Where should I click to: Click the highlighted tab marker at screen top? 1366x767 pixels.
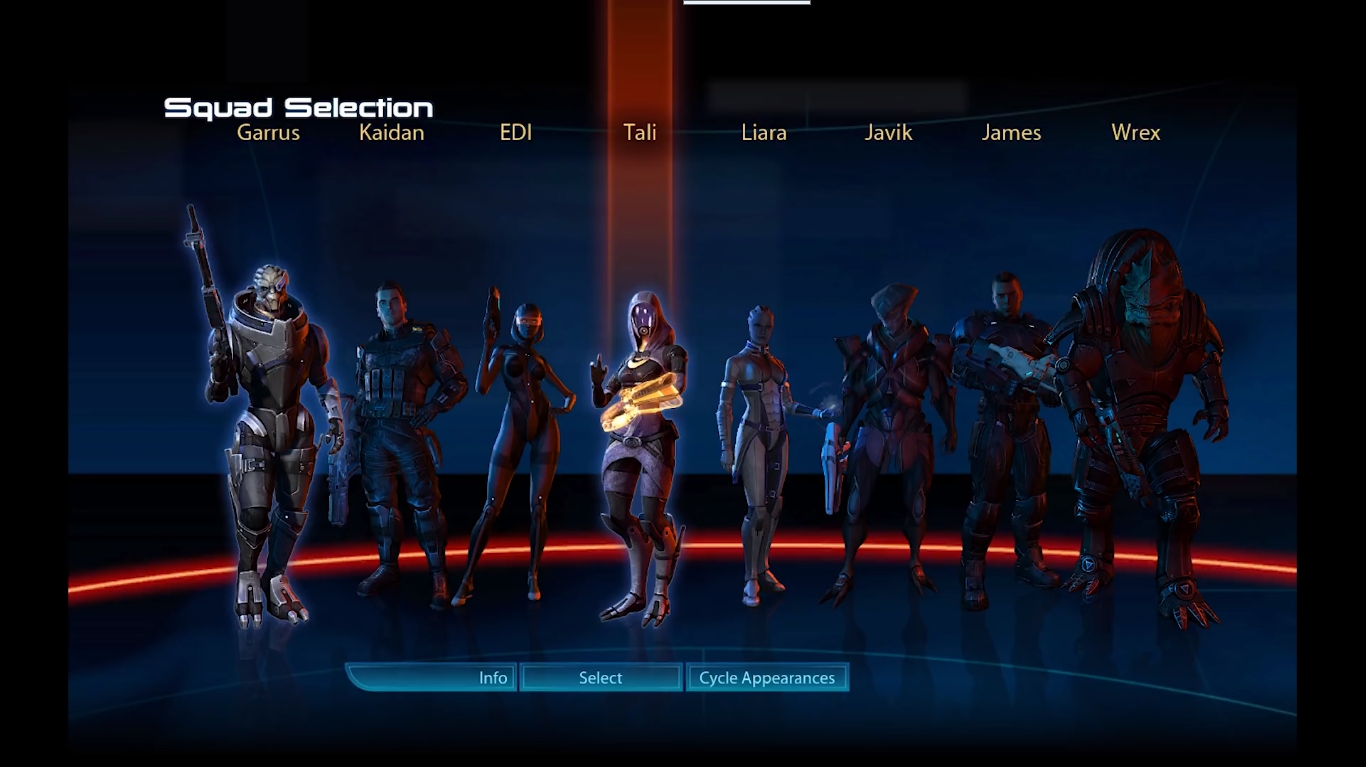(x=746, y=4)
